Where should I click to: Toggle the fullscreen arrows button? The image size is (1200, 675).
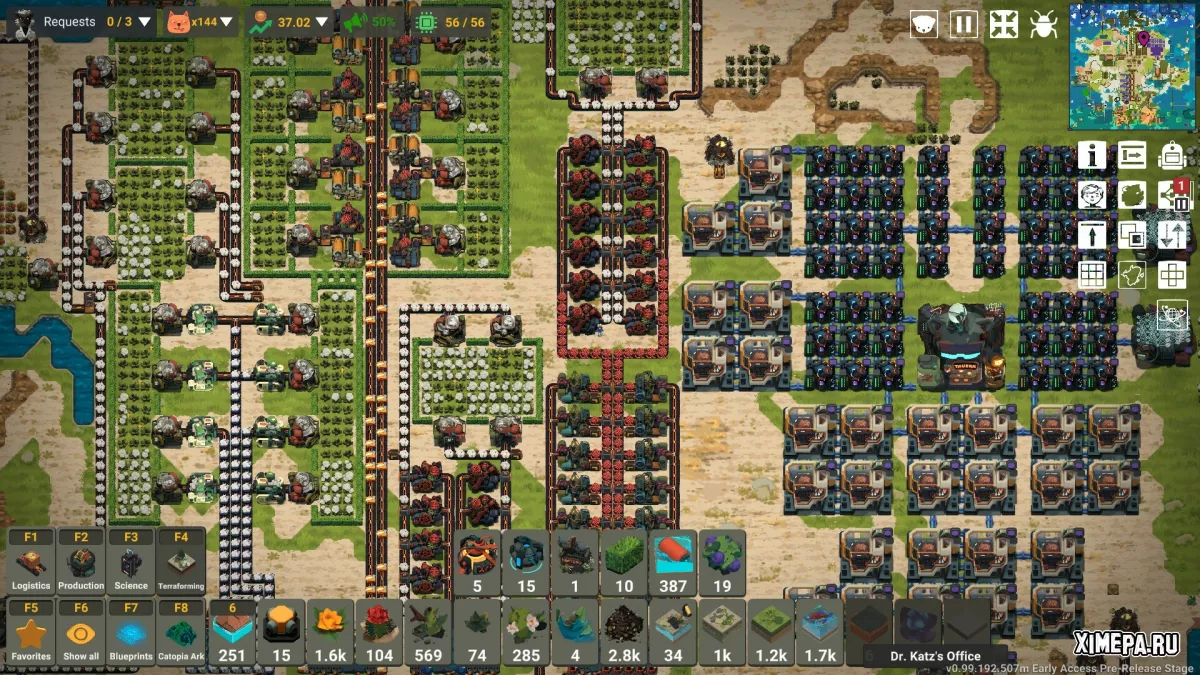1004,24
